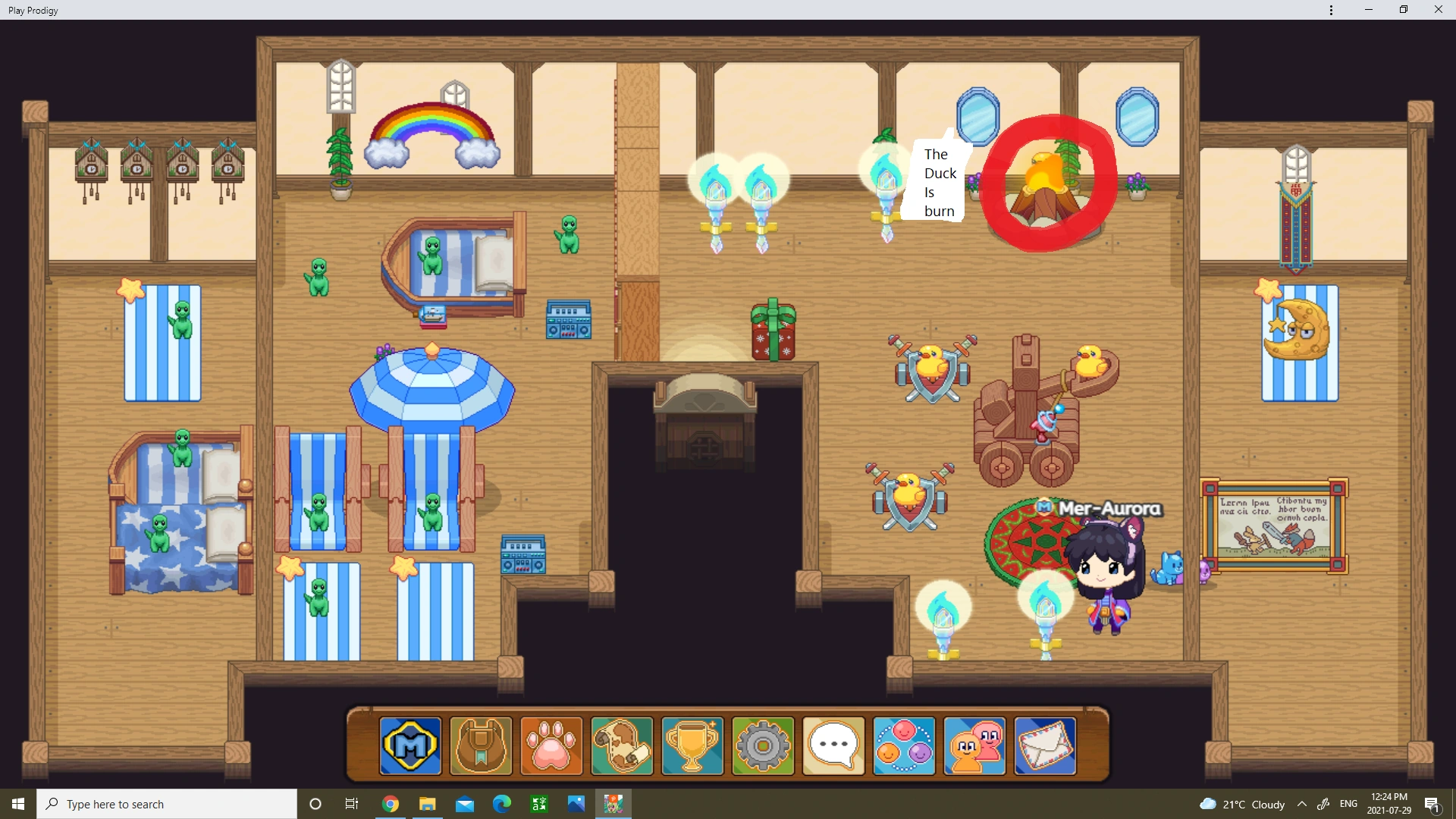Open the backpack inventory

coord(480,747)
